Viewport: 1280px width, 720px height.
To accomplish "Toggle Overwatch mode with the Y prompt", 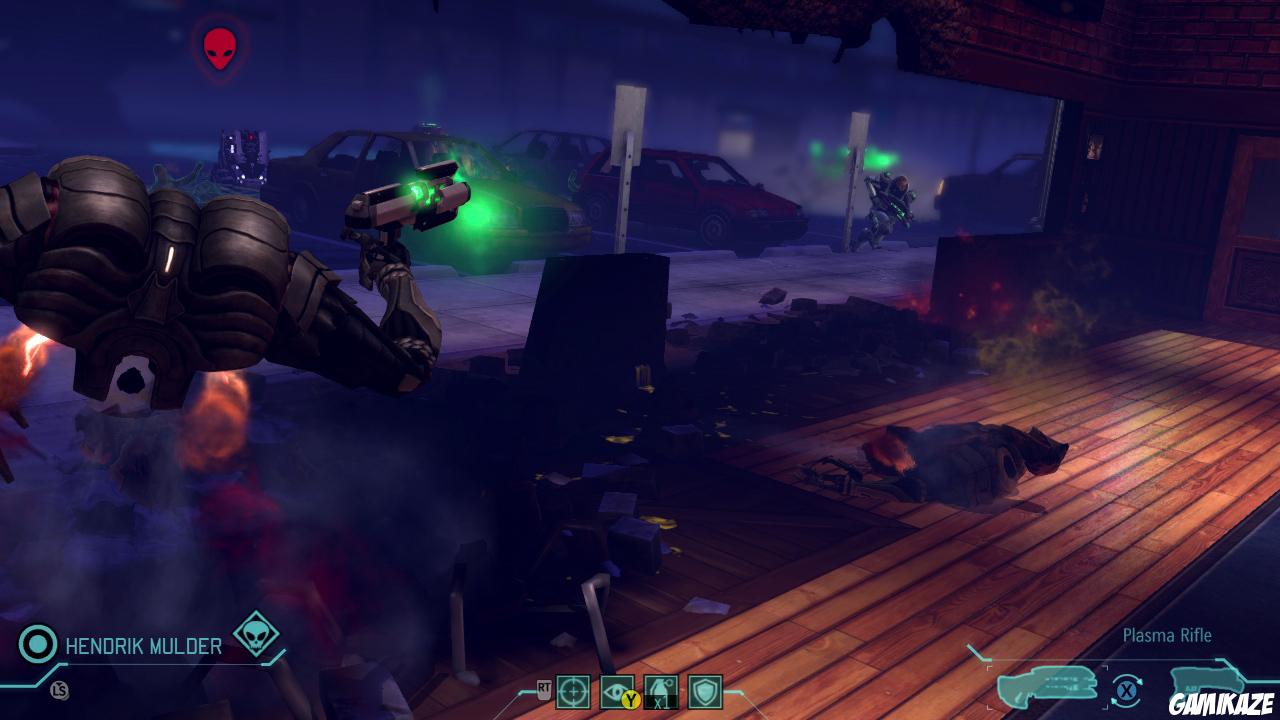I will click(631, 700).
